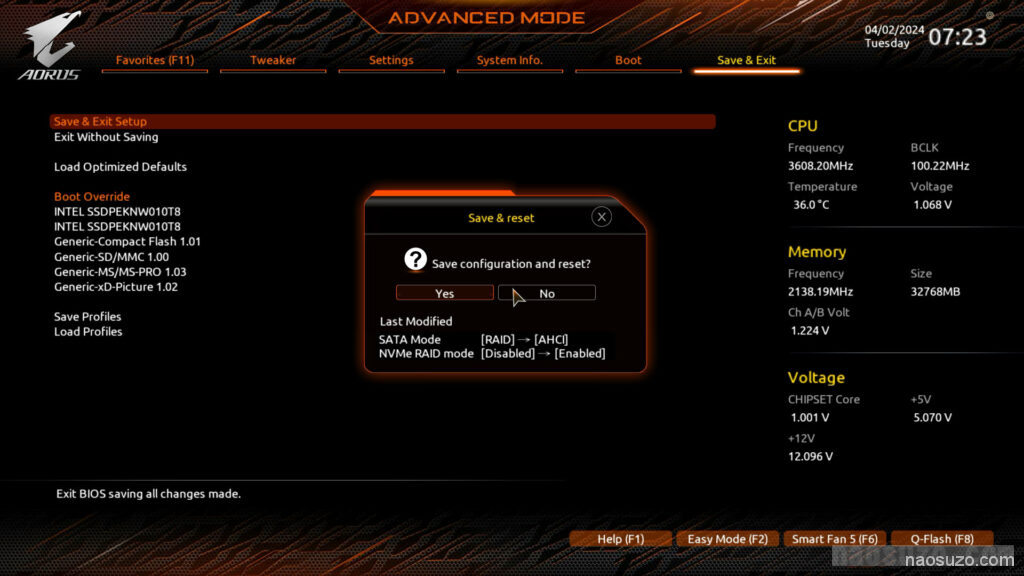Select Generic-Compact Flash 1.01 boot override
Viewport: 1024px width, 576px height.
click(127, 242)
